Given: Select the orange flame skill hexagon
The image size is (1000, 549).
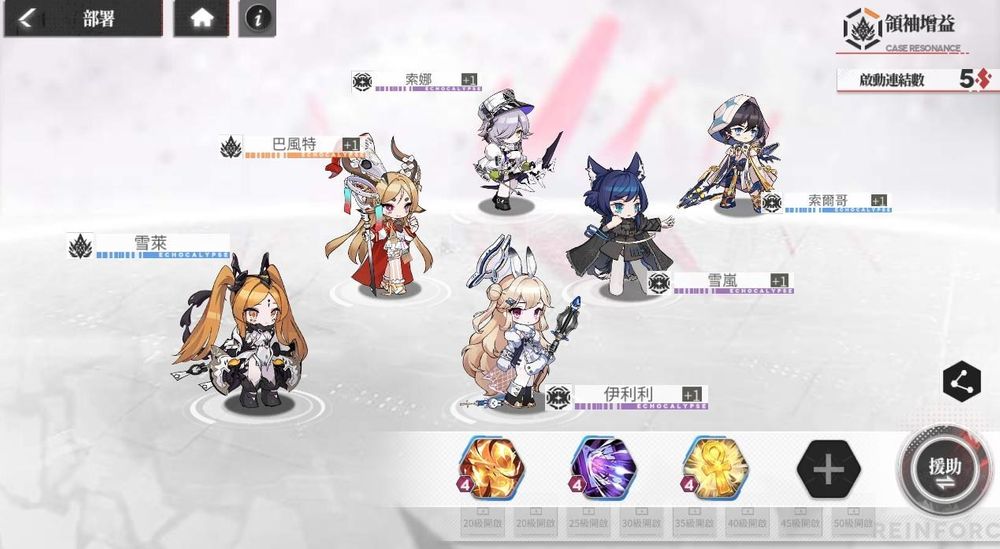Looking at the screenshot, I should pyautogui.click(x=491, y=467).
